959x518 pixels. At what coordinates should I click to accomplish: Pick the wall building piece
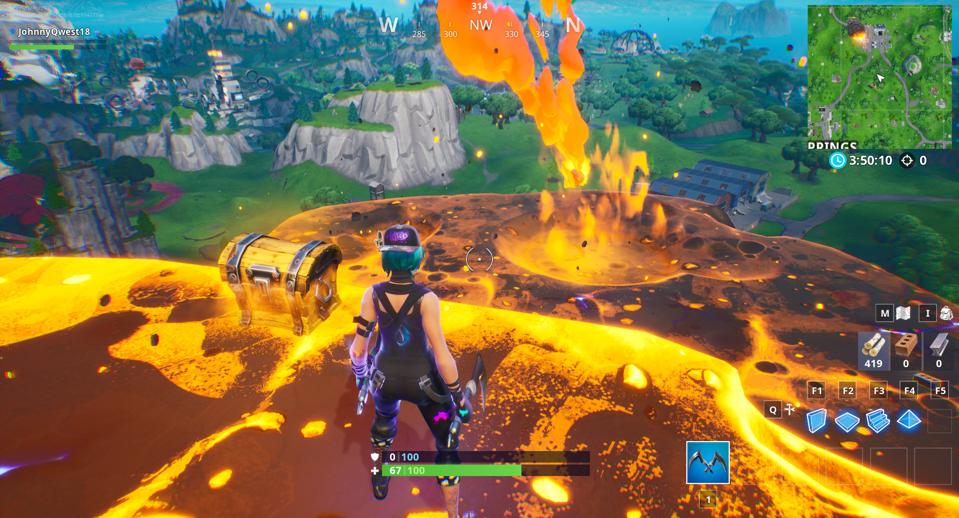point(817,421)
